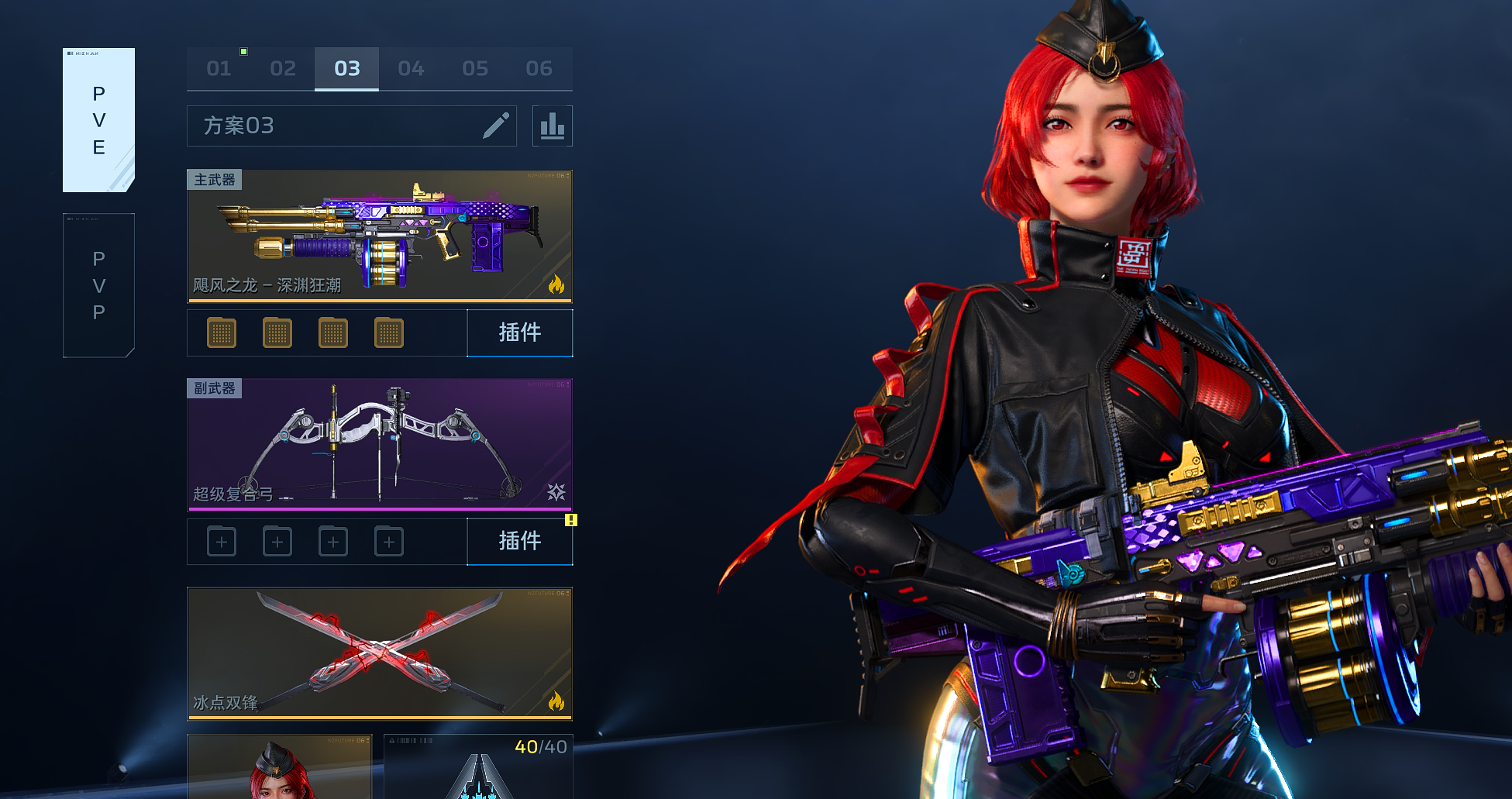
Task: Open the bar chart stats button
Action: [553, 126]
